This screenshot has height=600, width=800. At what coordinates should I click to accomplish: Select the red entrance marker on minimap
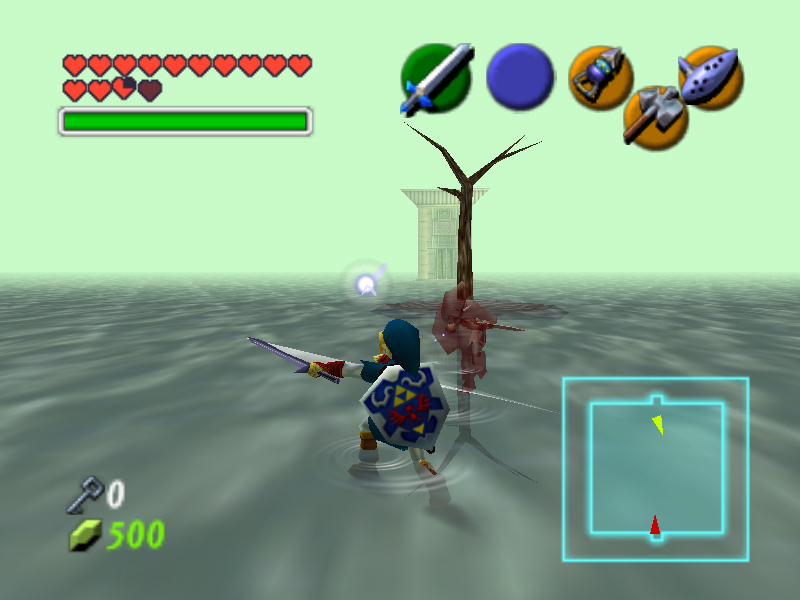pyautogui.click(x=655, y=525)
